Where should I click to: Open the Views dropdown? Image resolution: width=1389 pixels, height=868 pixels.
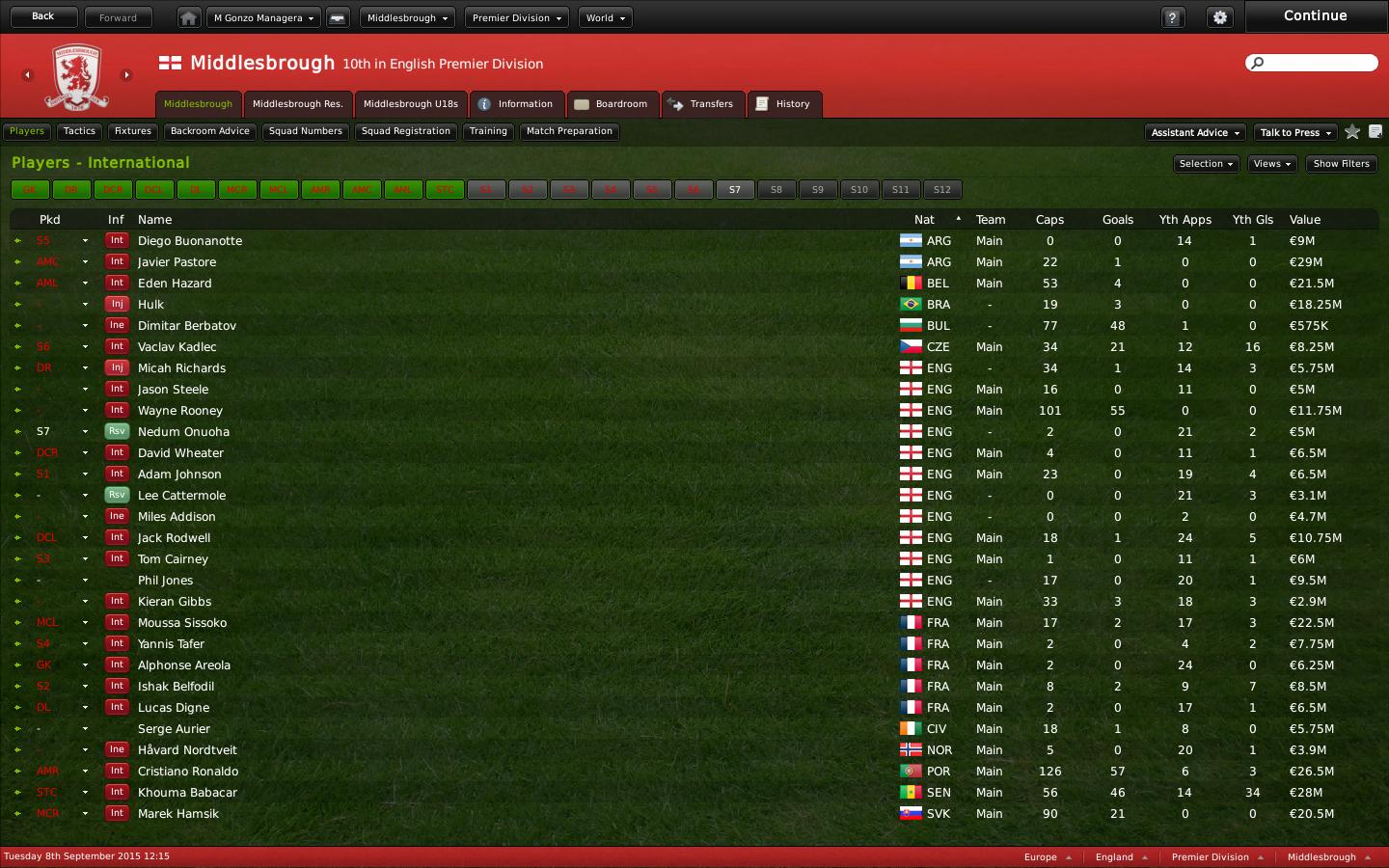tap(1271, 164)
